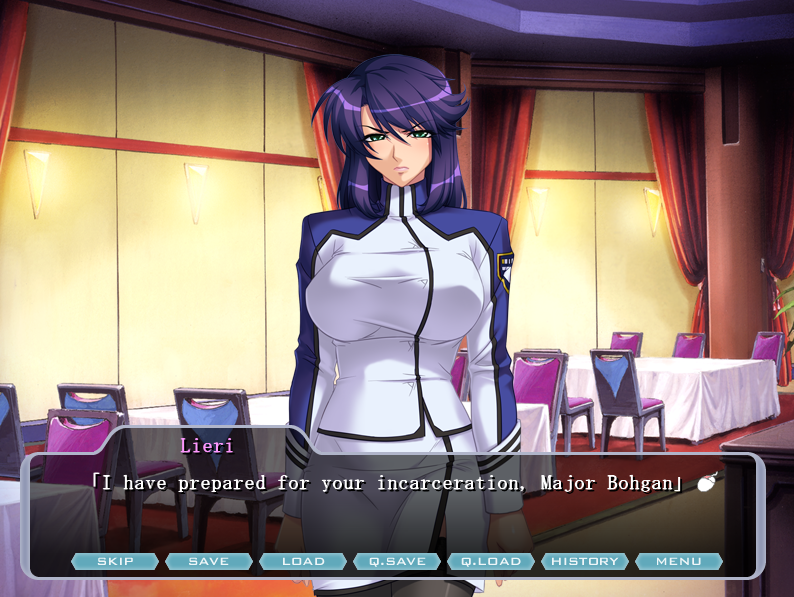Open the game MENU

tap(679, 561)
